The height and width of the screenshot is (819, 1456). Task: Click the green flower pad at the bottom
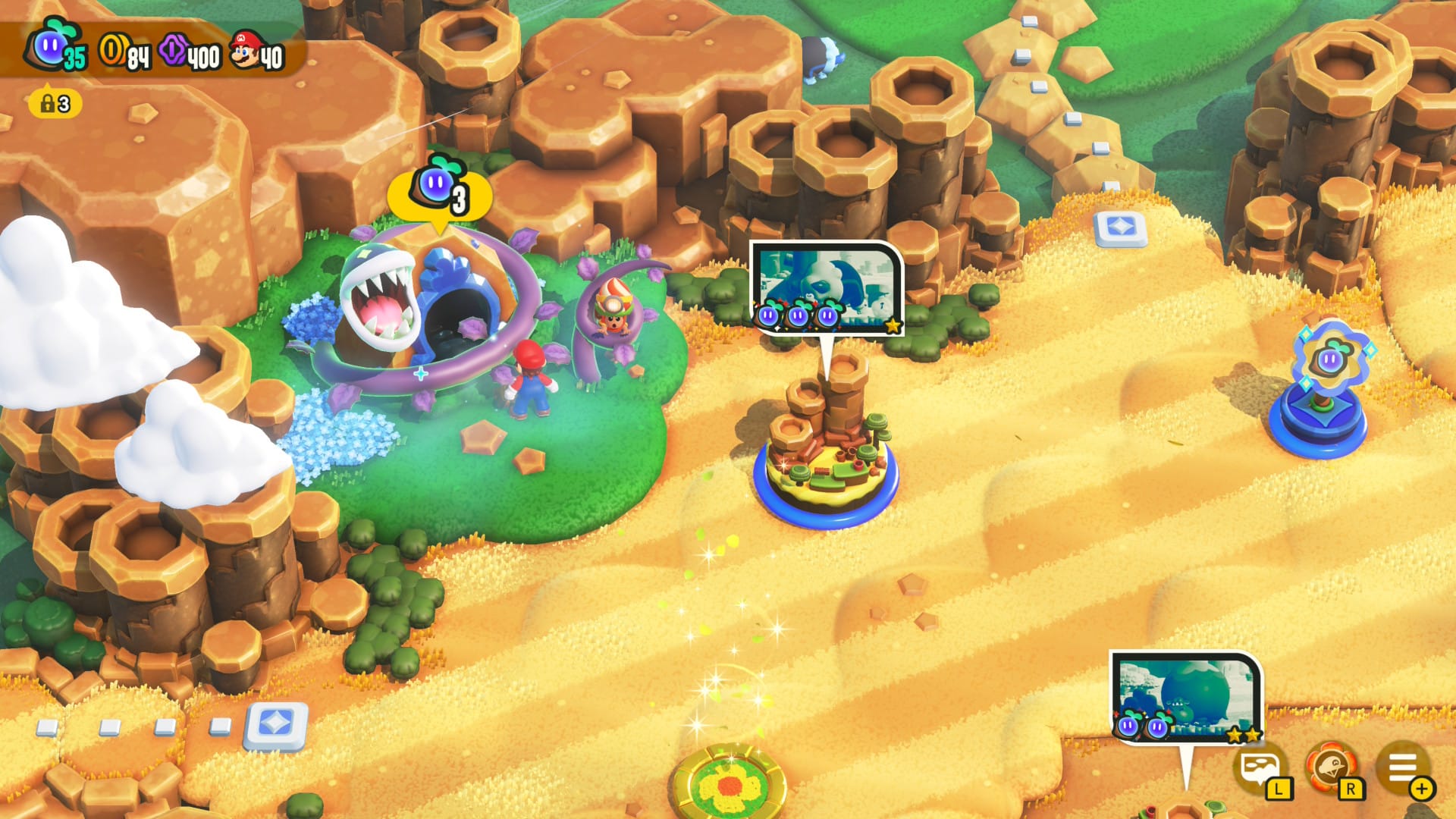click(x=728, y=789)
